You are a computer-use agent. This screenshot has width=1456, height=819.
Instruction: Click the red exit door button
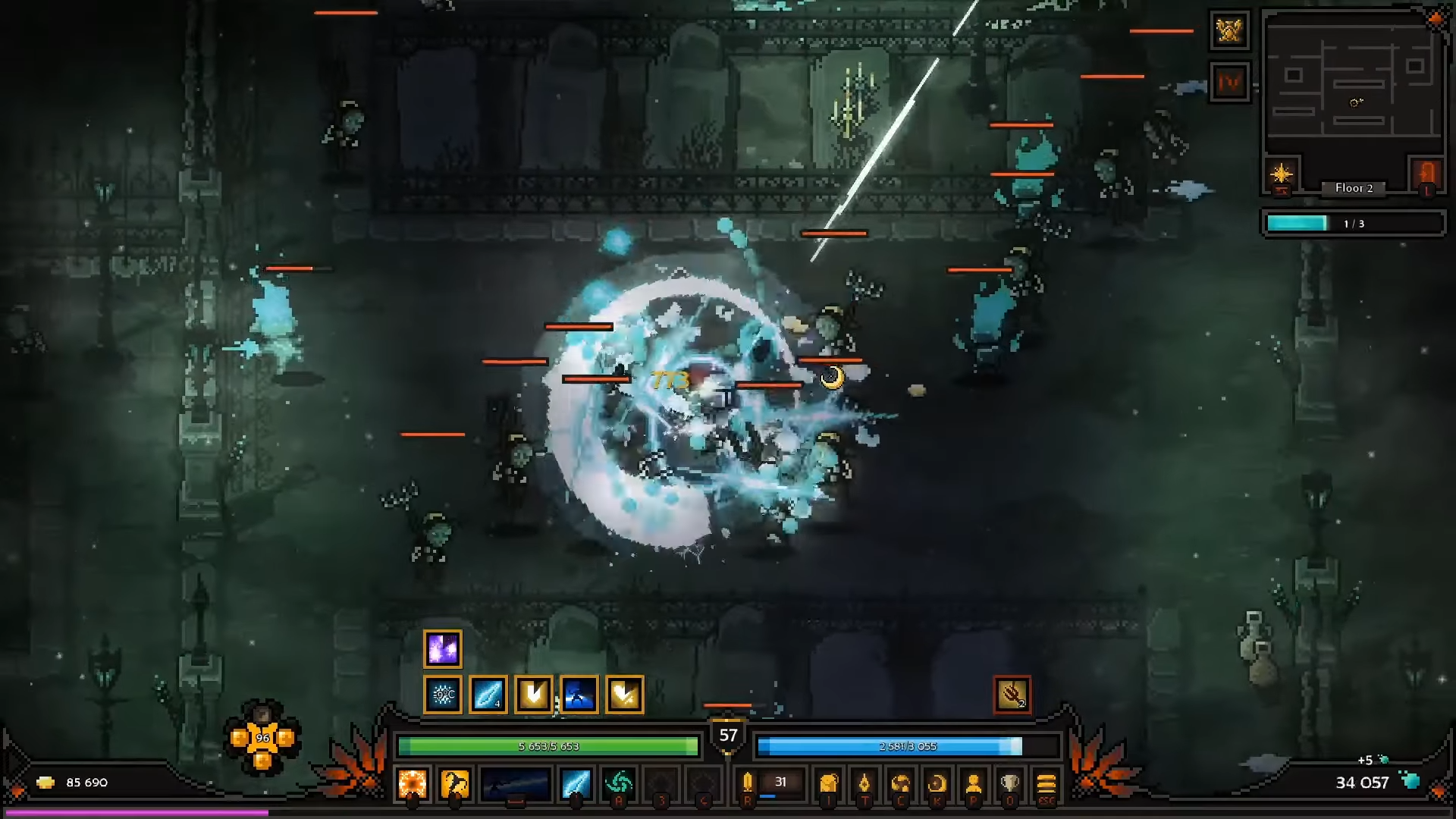1426,174
